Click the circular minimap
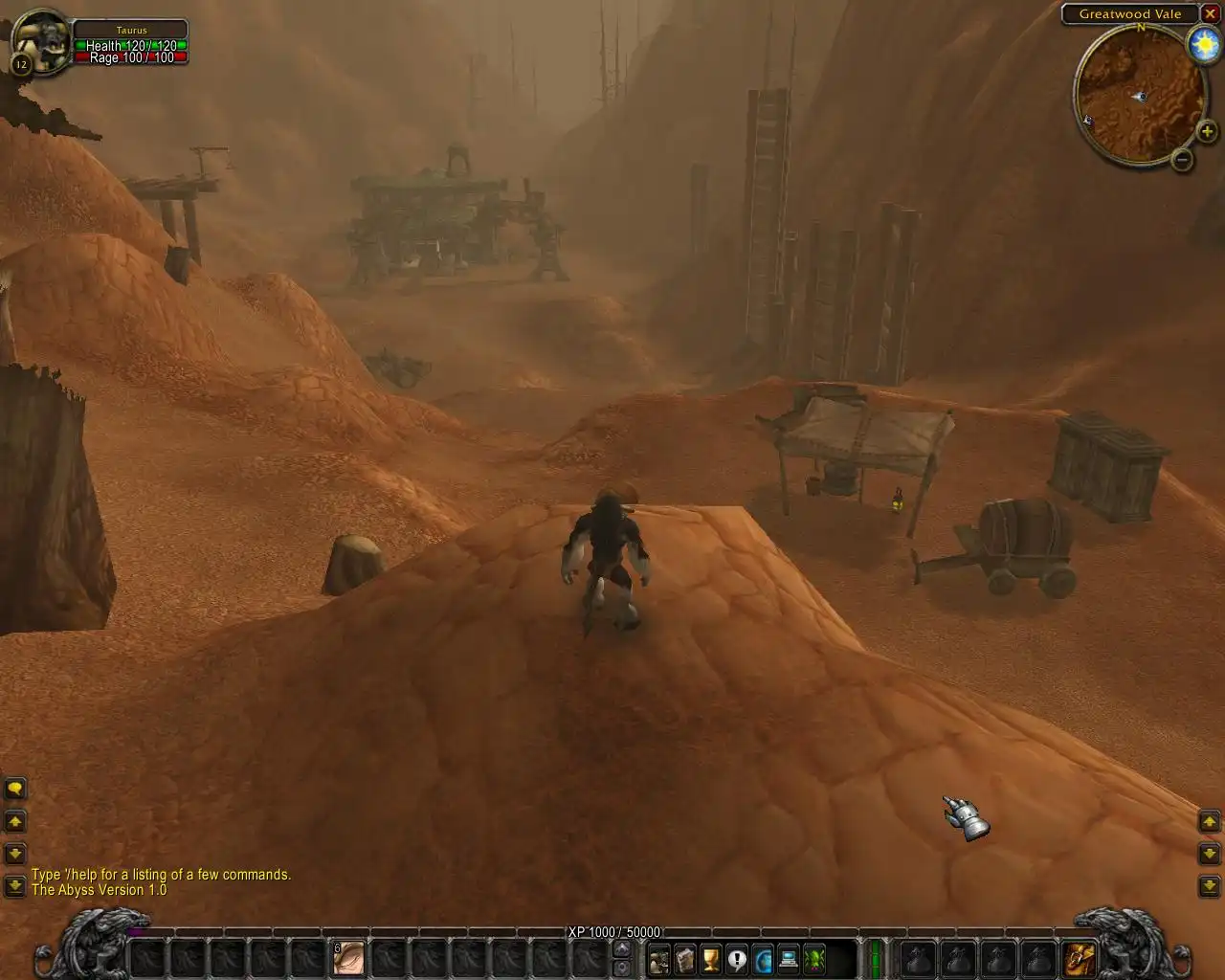The width and height of the screenshot is (1225, 980). click(1138, 95)
